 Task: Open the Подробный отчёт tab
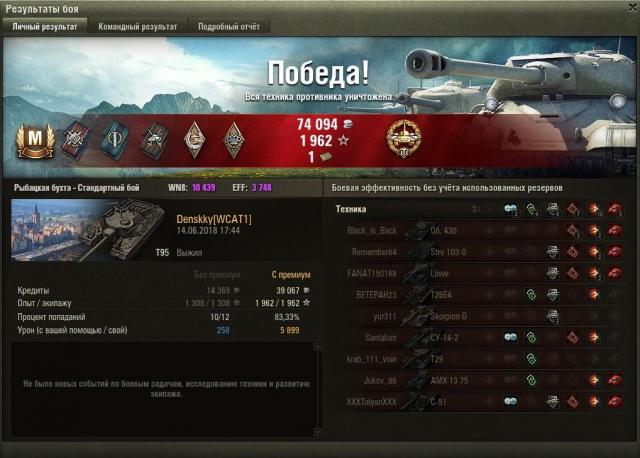tap(228, 27)
